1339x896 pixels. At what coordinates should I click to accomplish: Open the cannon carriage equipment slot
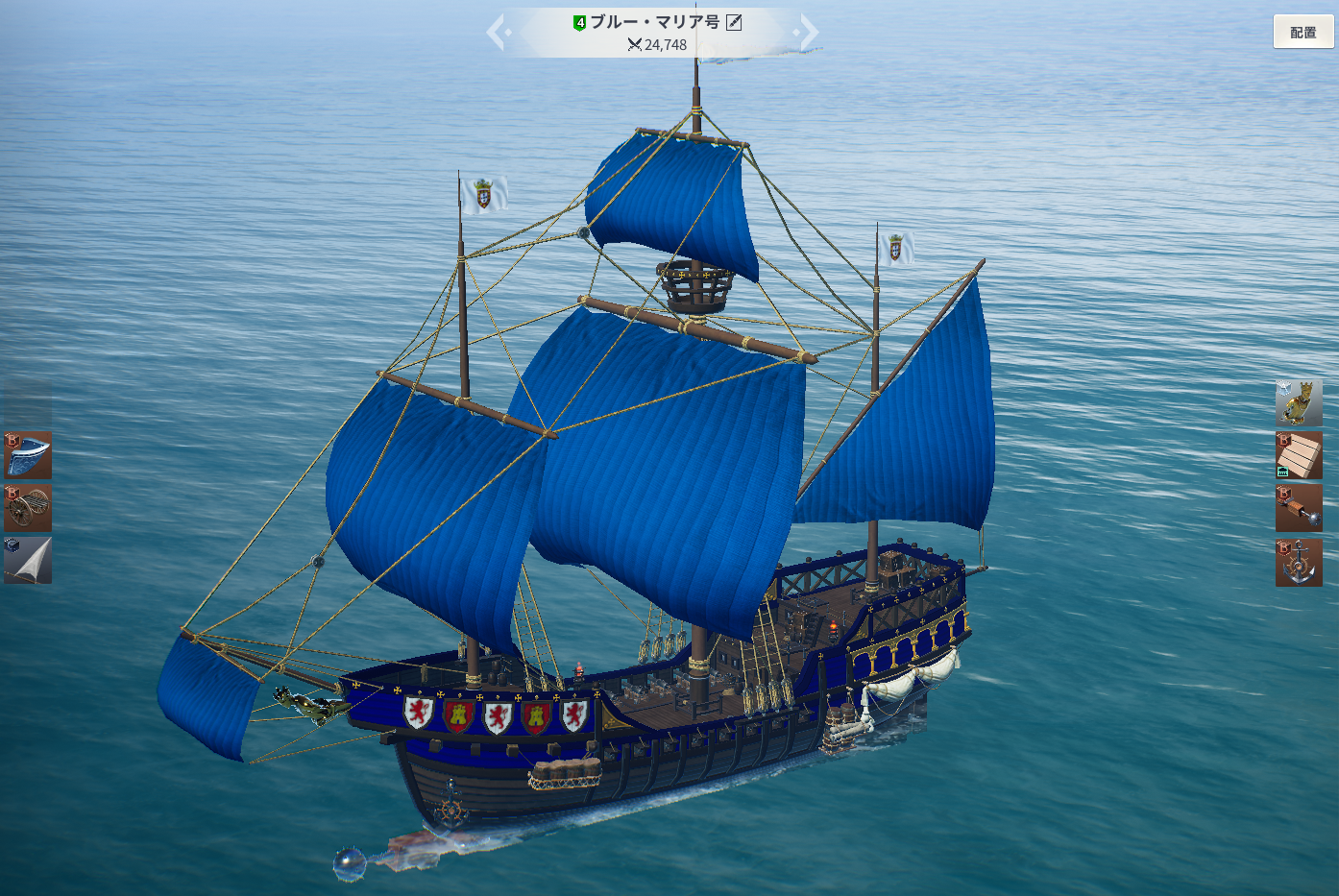(x=28, y=508)
